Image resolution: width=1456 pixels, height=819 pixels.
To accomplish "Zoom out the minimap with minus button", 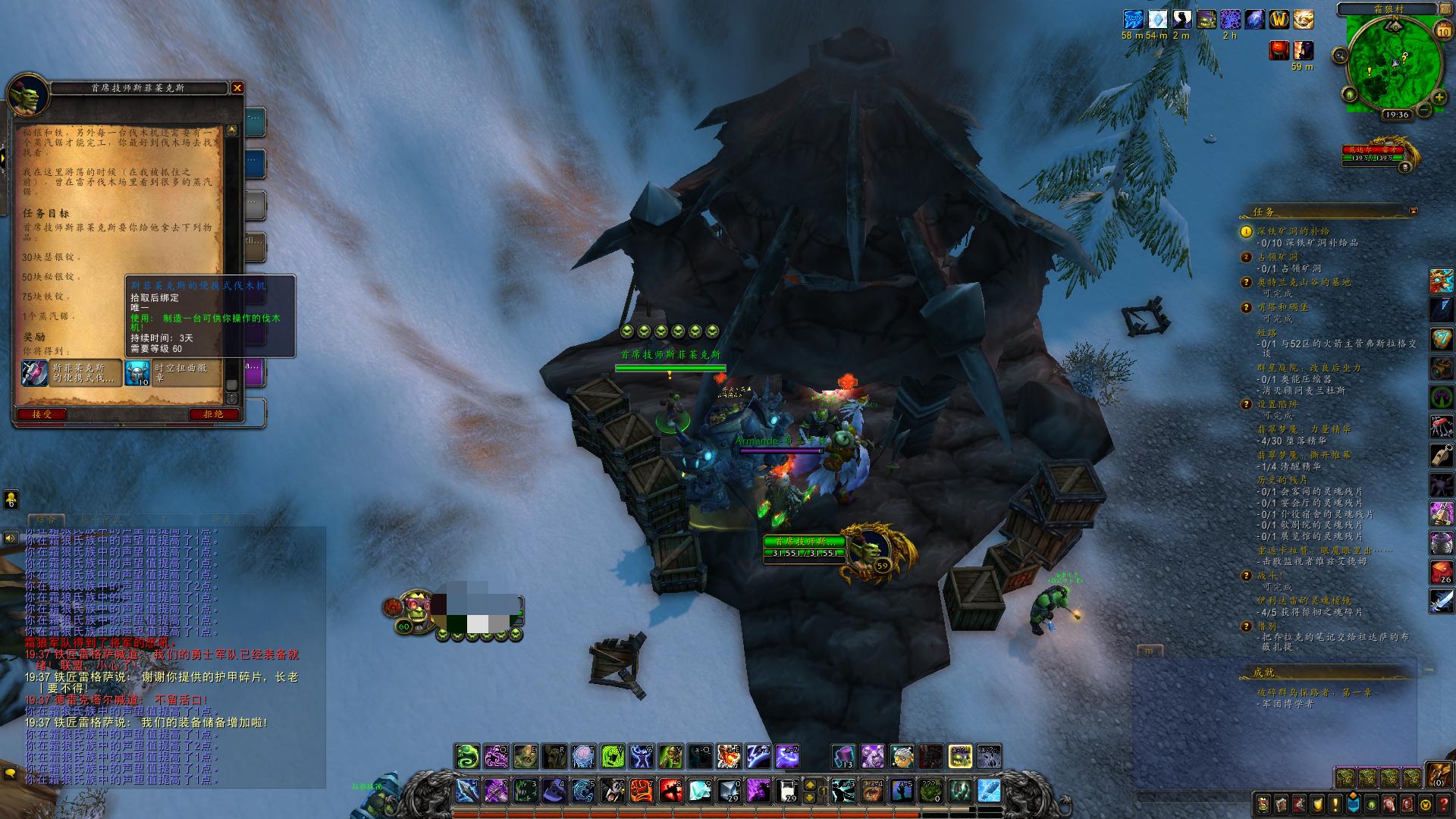I will tap(1424, 111).
